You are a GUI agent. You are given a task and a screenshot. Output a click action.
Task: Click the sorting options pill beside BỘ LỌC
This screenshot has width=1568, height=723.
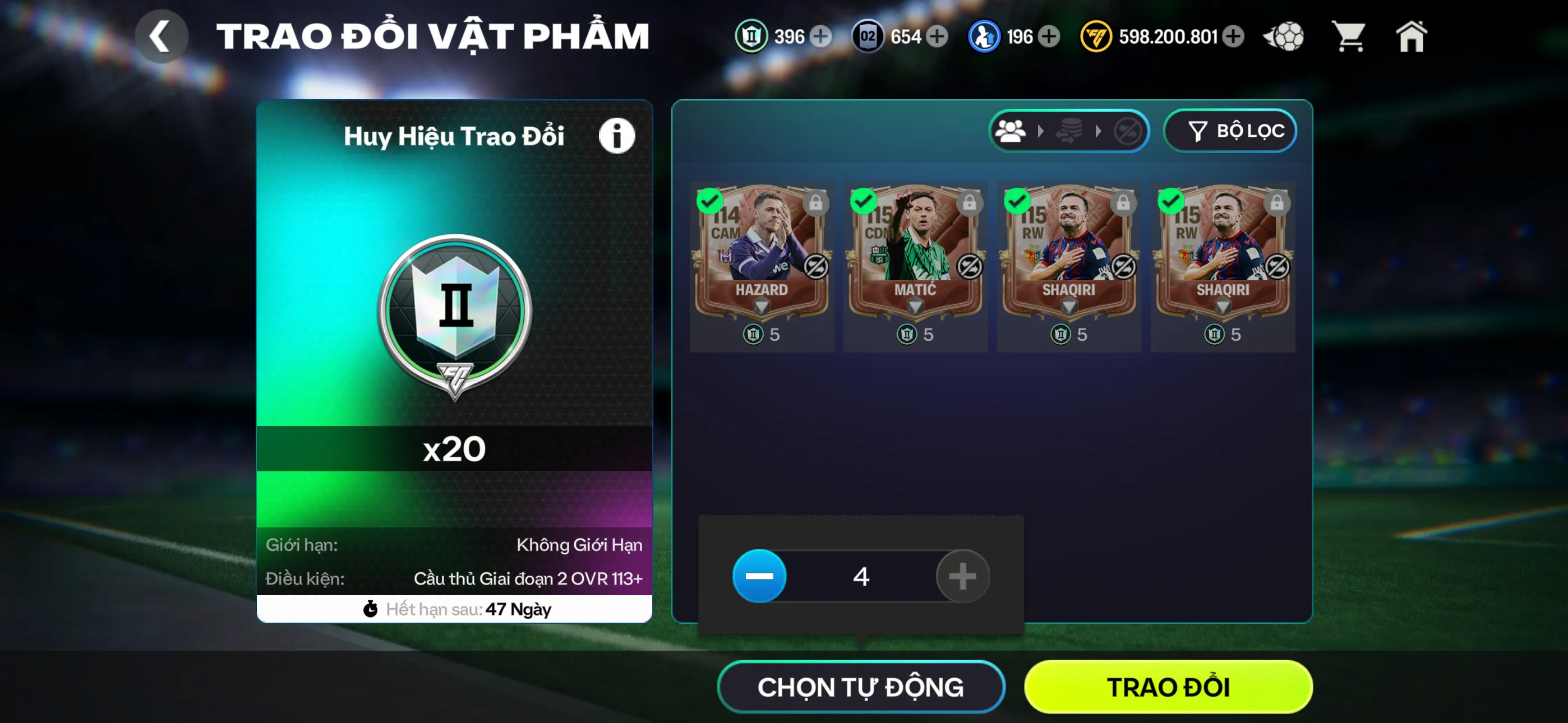click(1068, 131)
